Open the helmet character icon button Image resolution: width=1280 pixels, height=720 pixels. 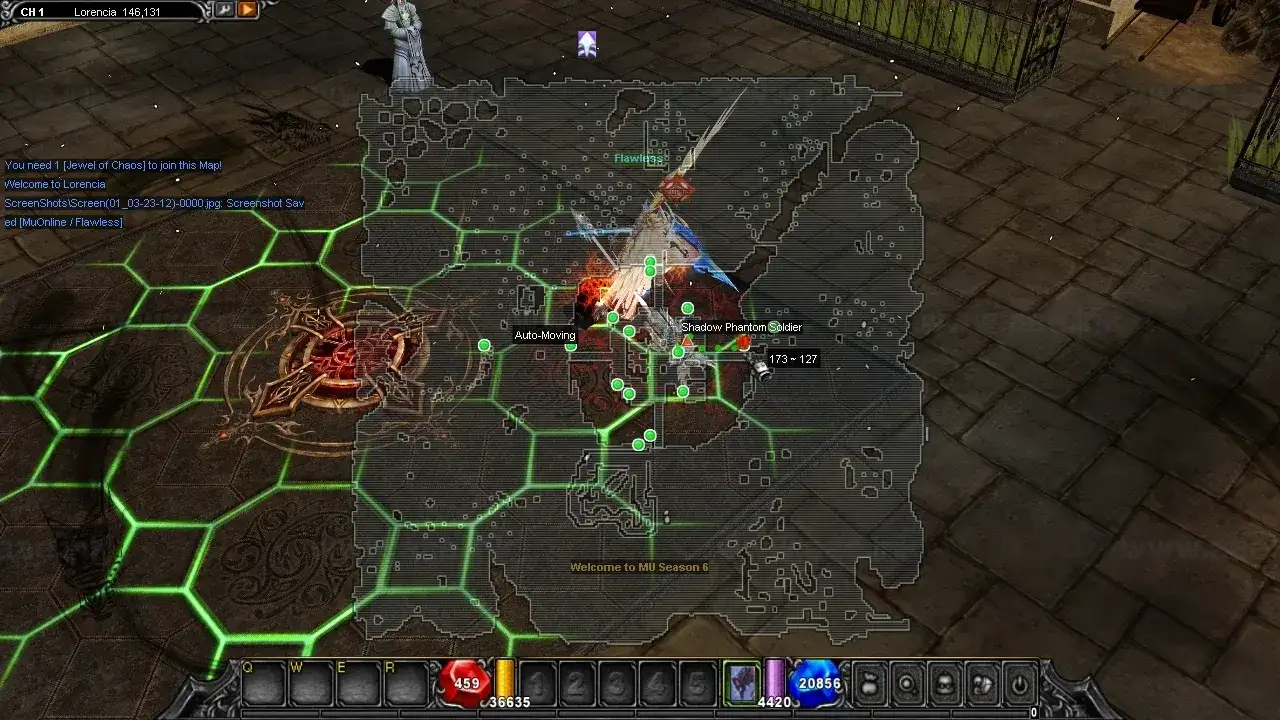coord(945,684)
